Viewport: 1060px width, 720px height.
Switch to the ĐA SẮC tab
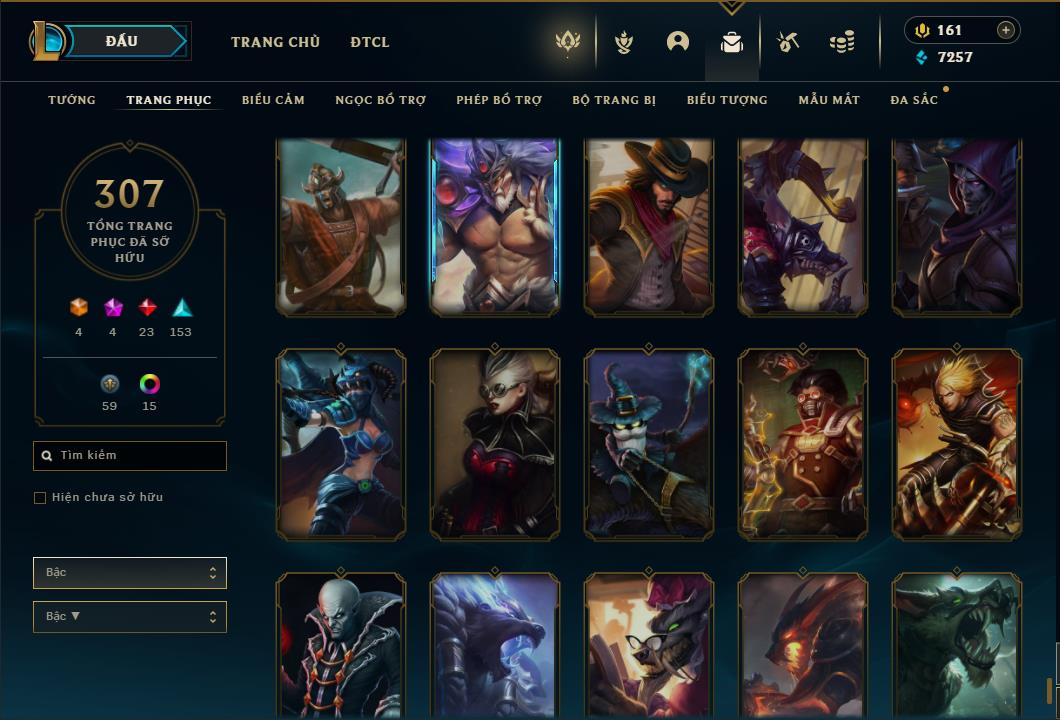tap(914, 100)
